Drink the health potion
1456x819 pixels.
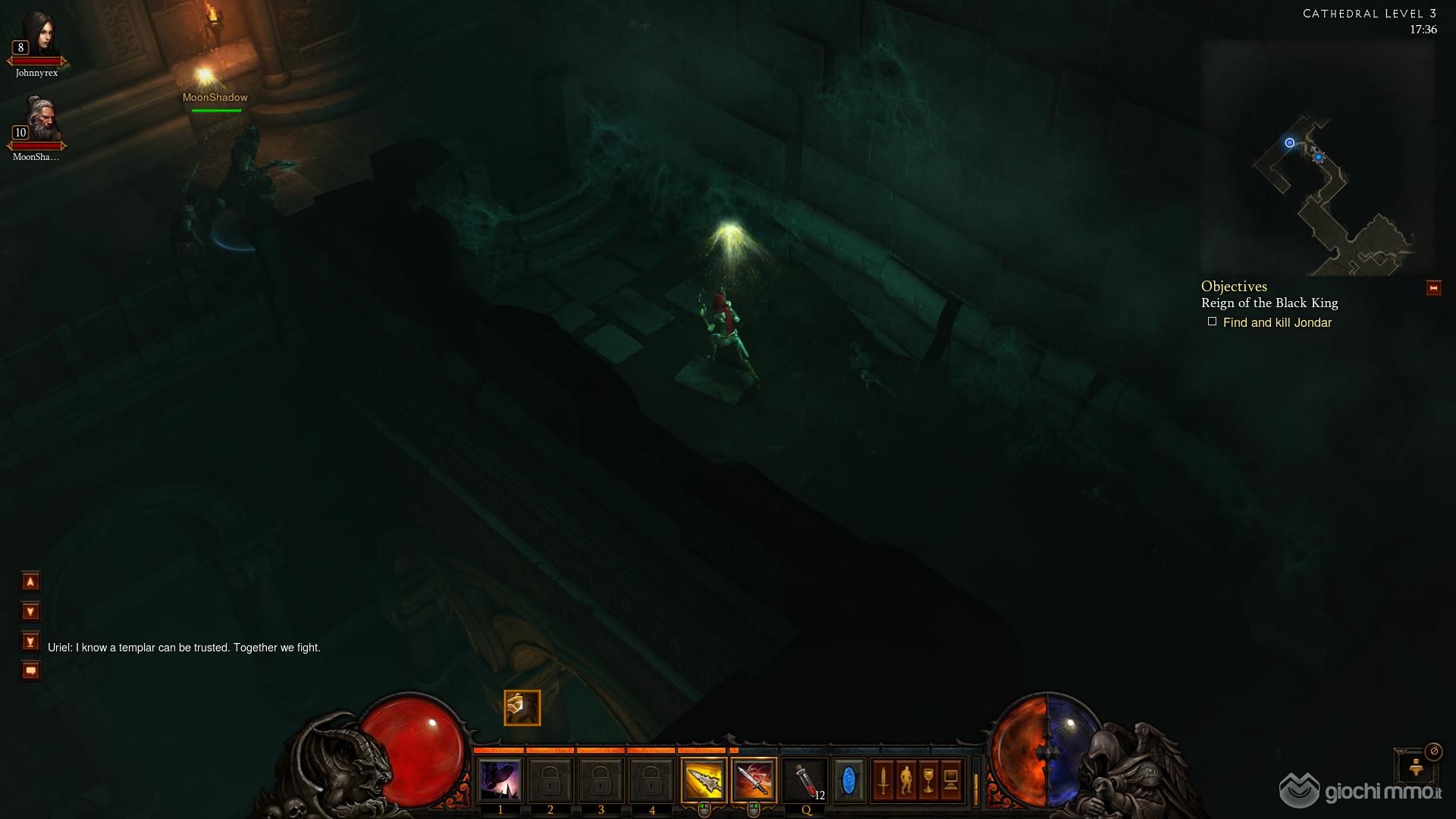pos(805,780)
